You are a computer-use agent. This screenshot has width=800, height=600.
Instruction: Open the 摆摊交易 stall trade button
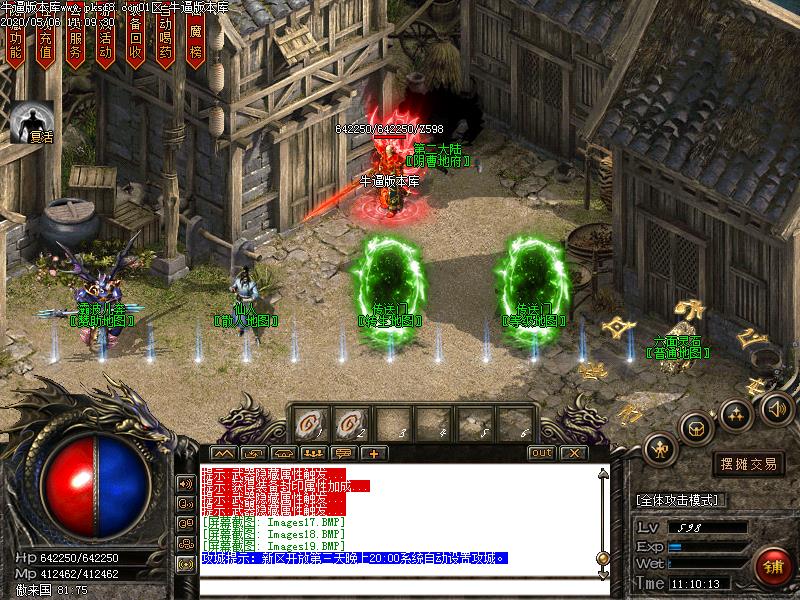[748, 464]
